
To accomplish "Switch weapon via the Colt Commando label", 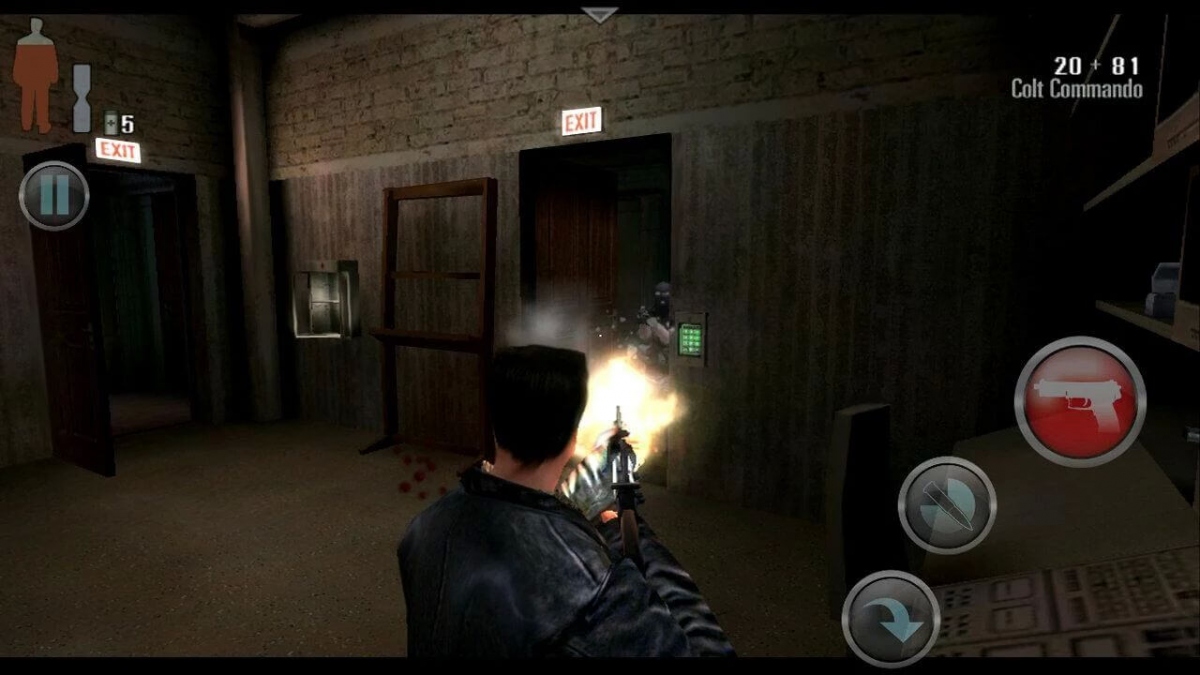I will (x=1076, y=88).
